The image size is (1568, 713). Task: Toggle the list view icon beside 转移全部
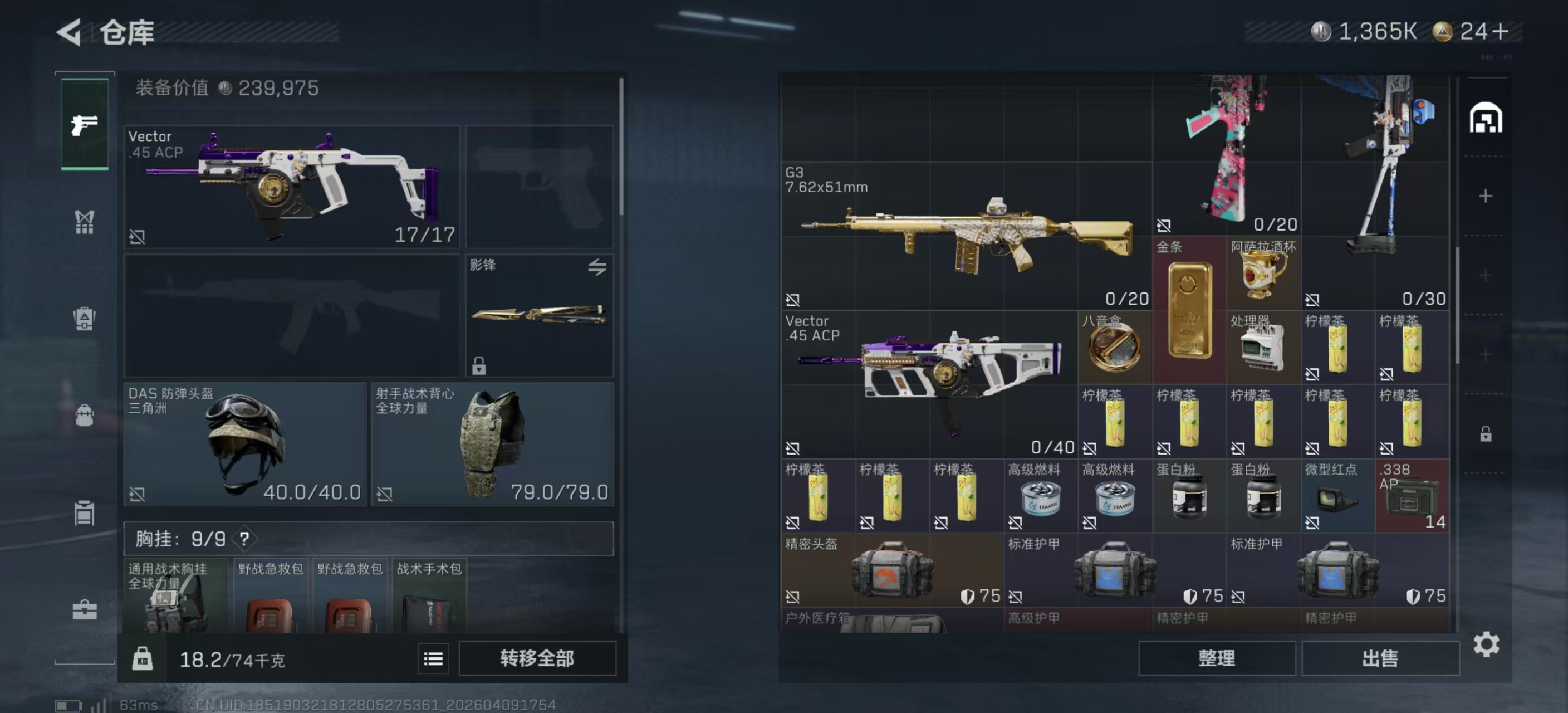(433, 658)
